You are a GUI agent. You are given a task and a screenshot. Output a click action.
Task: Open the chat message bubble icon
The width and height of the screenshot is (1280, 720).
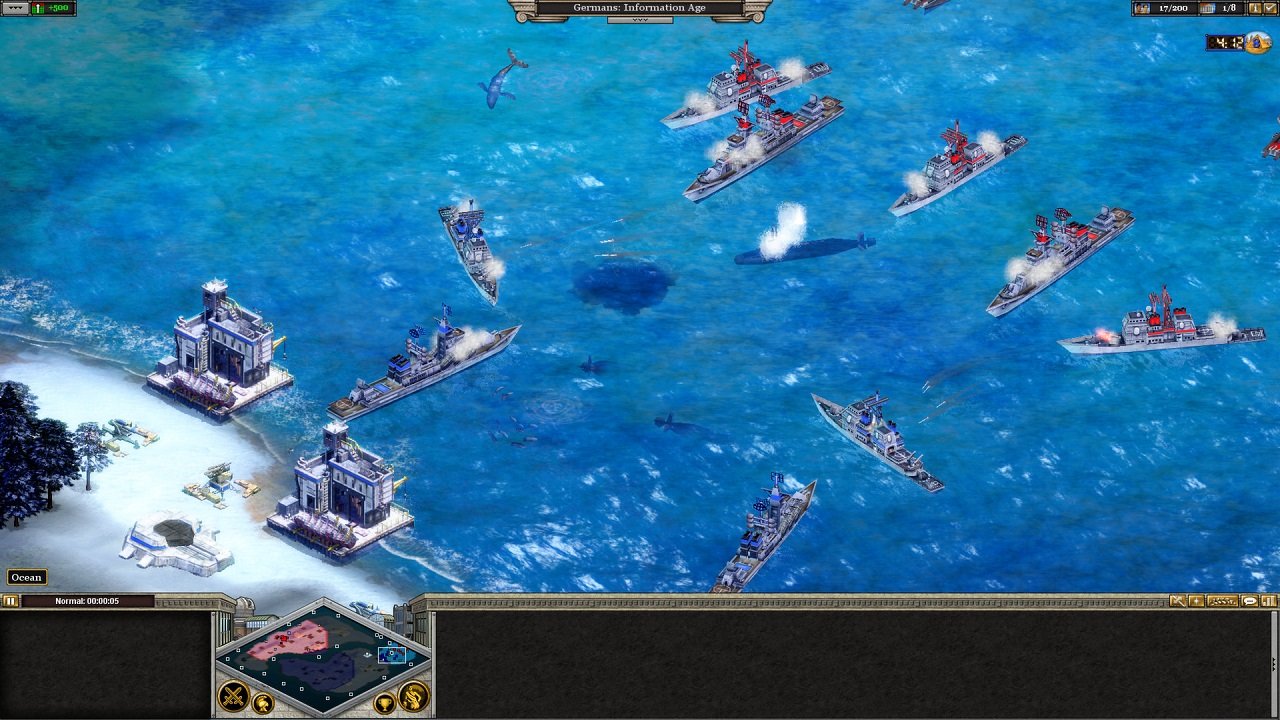[x=1250, y=601]
